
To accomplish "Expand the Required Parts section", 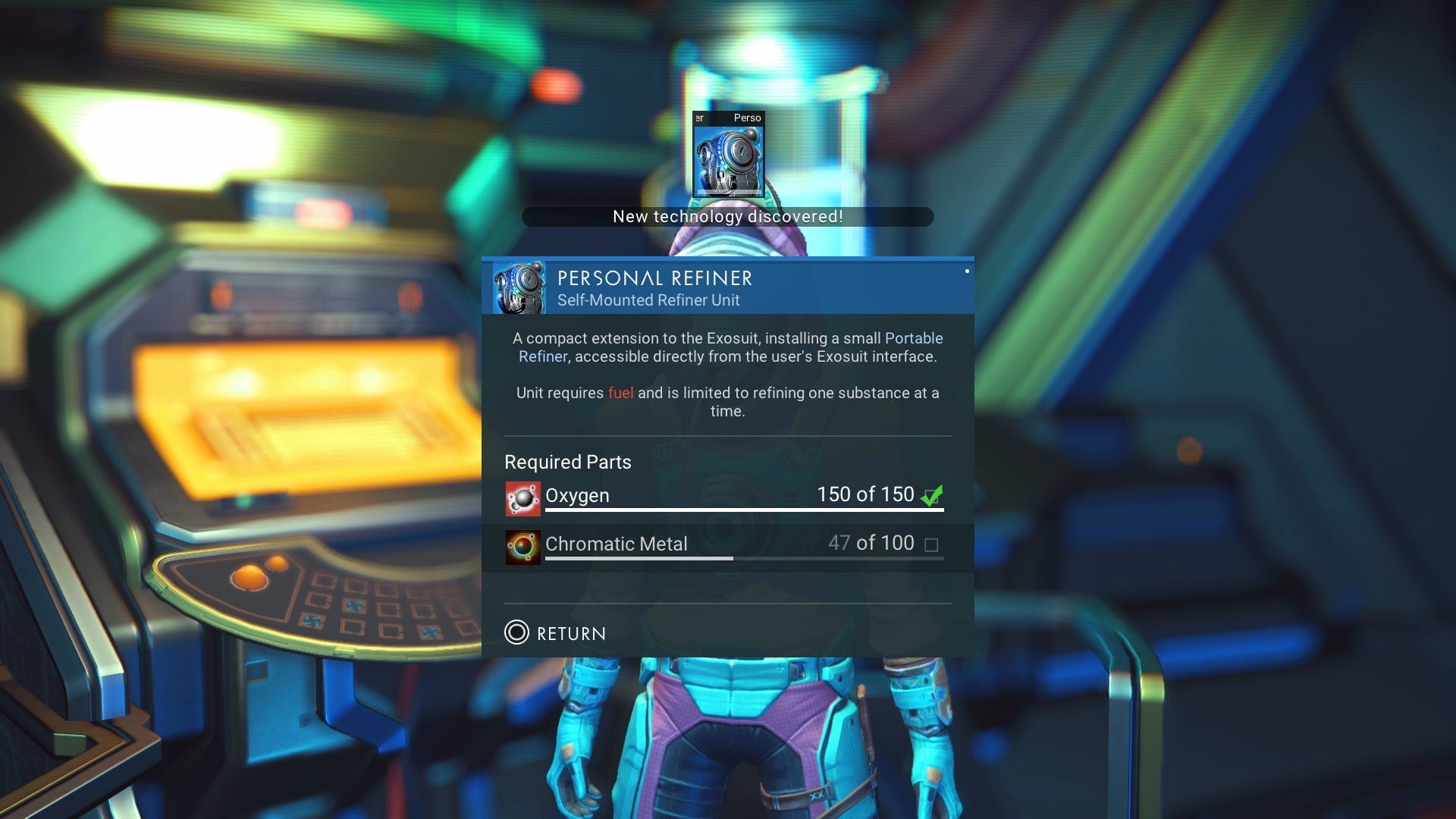I will pyautogui.click(x=567, y=462).
